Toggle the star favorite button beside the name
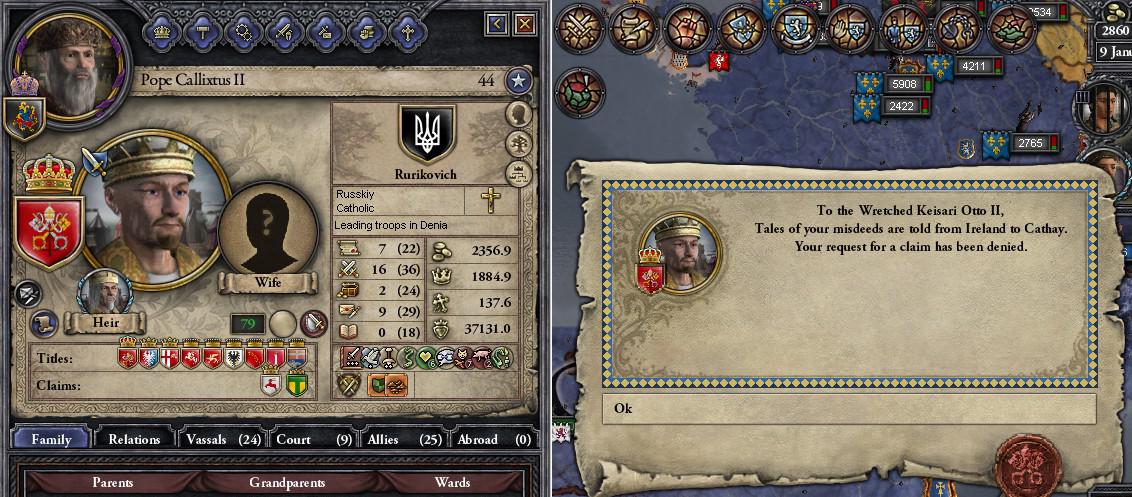This screenshot has height=497, width=1132. 517,81
